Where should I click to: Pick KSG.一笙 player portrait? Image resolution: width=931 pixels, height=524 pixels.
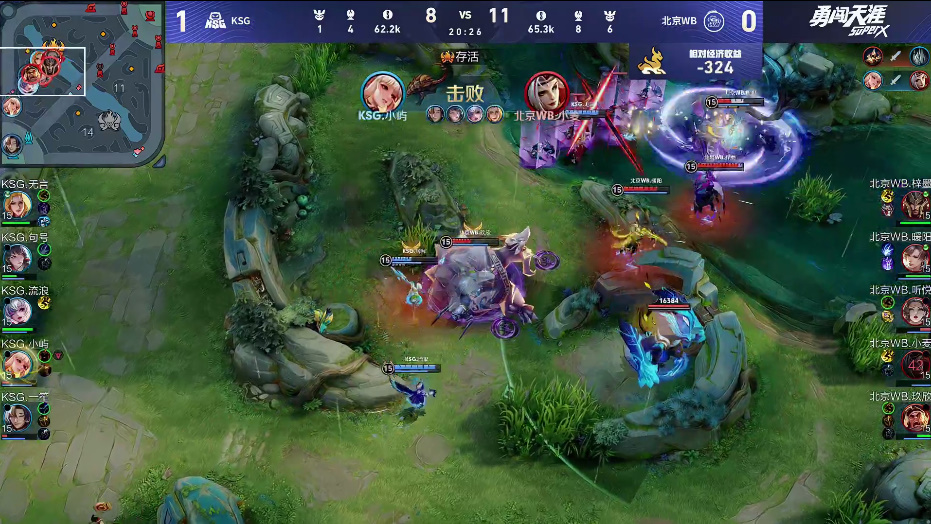[x=17, y=416]
